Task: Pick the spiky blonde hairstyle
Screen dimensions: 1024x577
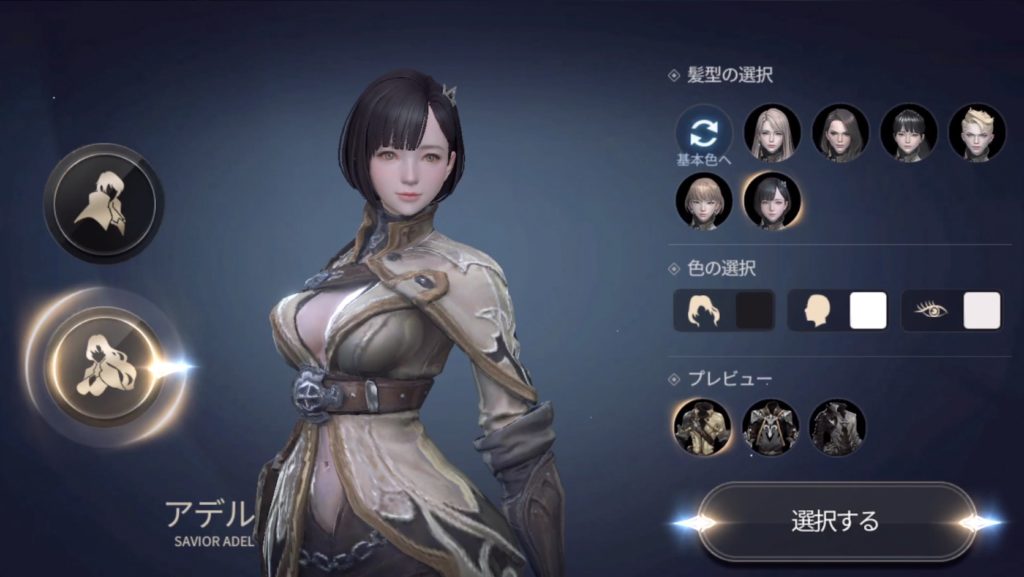Action: 976,133
